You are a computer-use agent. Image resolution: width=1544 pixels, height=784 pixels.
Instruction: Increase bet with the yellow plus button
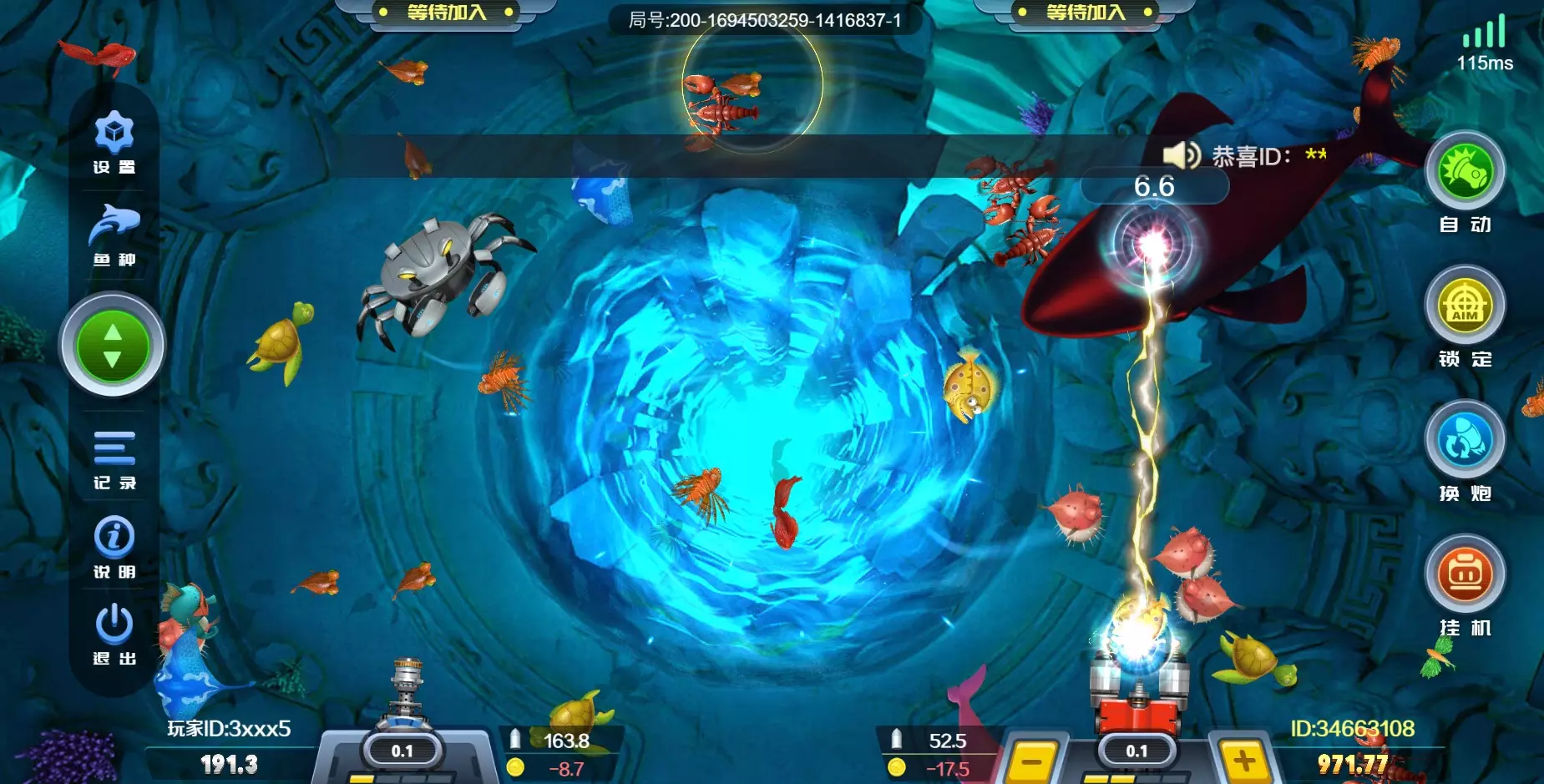click(x=1245, y=761)
